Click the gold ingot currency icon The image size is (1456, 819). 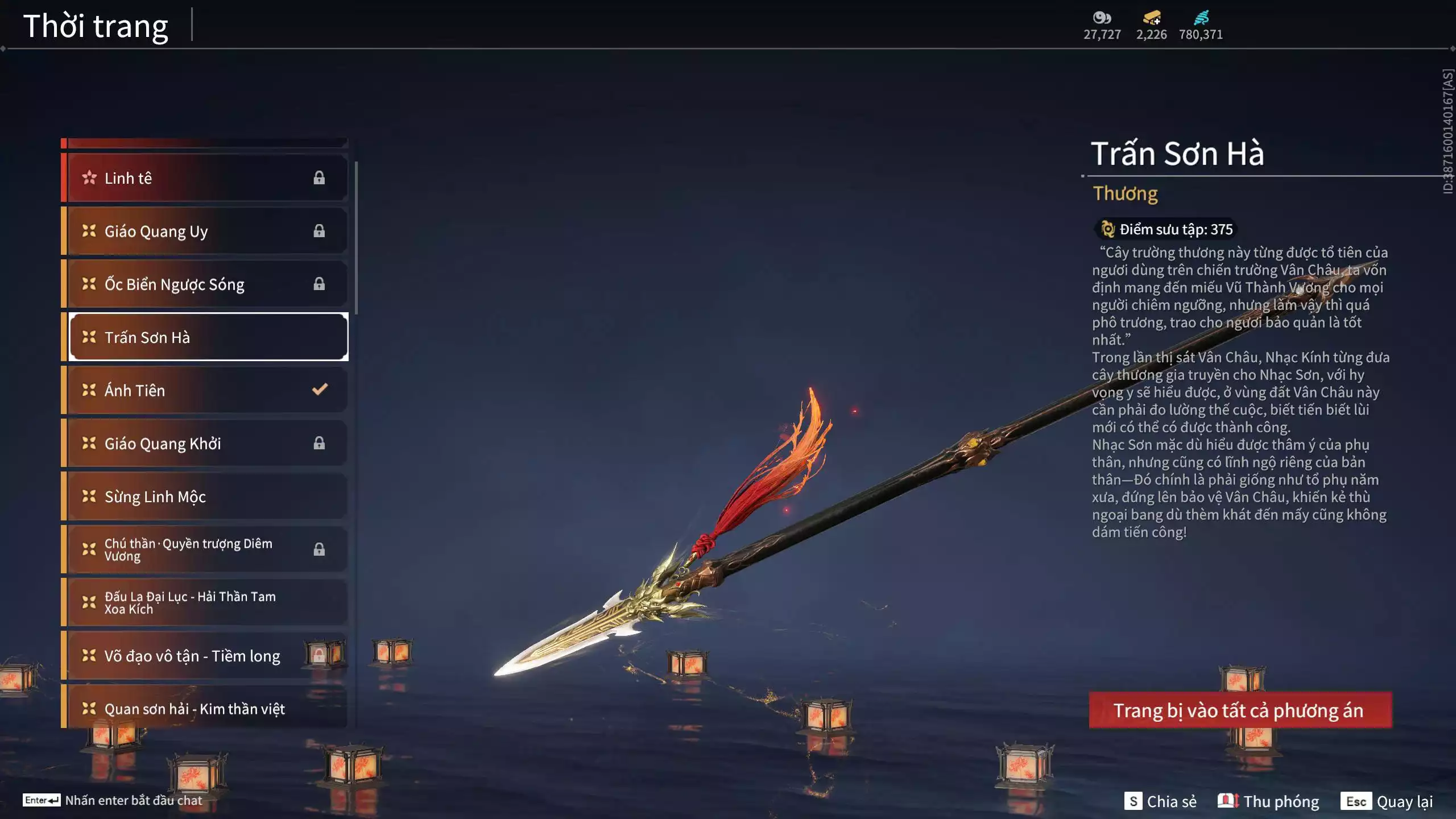1152,18
